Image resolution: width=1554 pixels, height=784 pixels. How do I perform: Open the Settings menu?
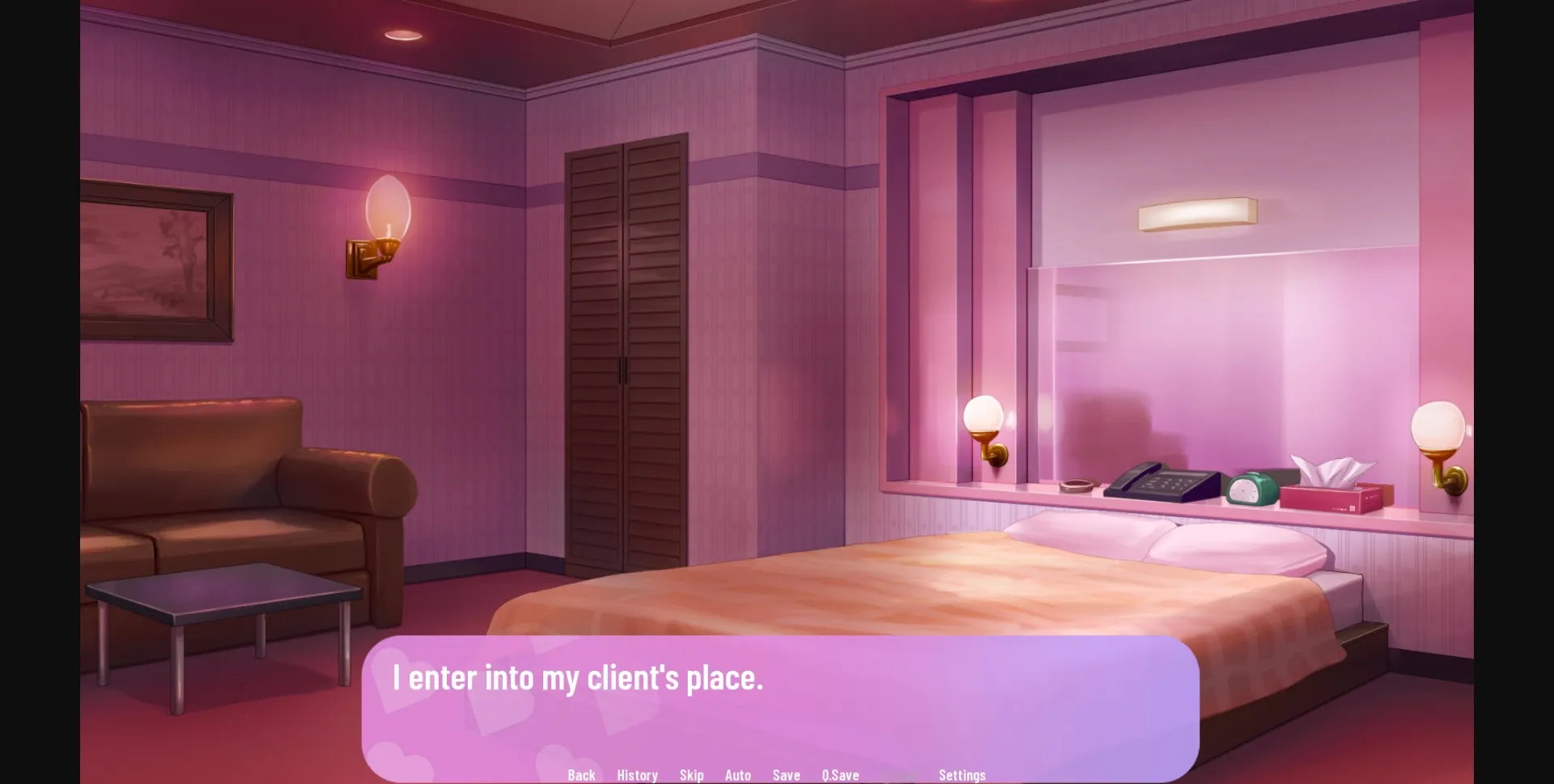pyautogui.click(x=962, y=774)
